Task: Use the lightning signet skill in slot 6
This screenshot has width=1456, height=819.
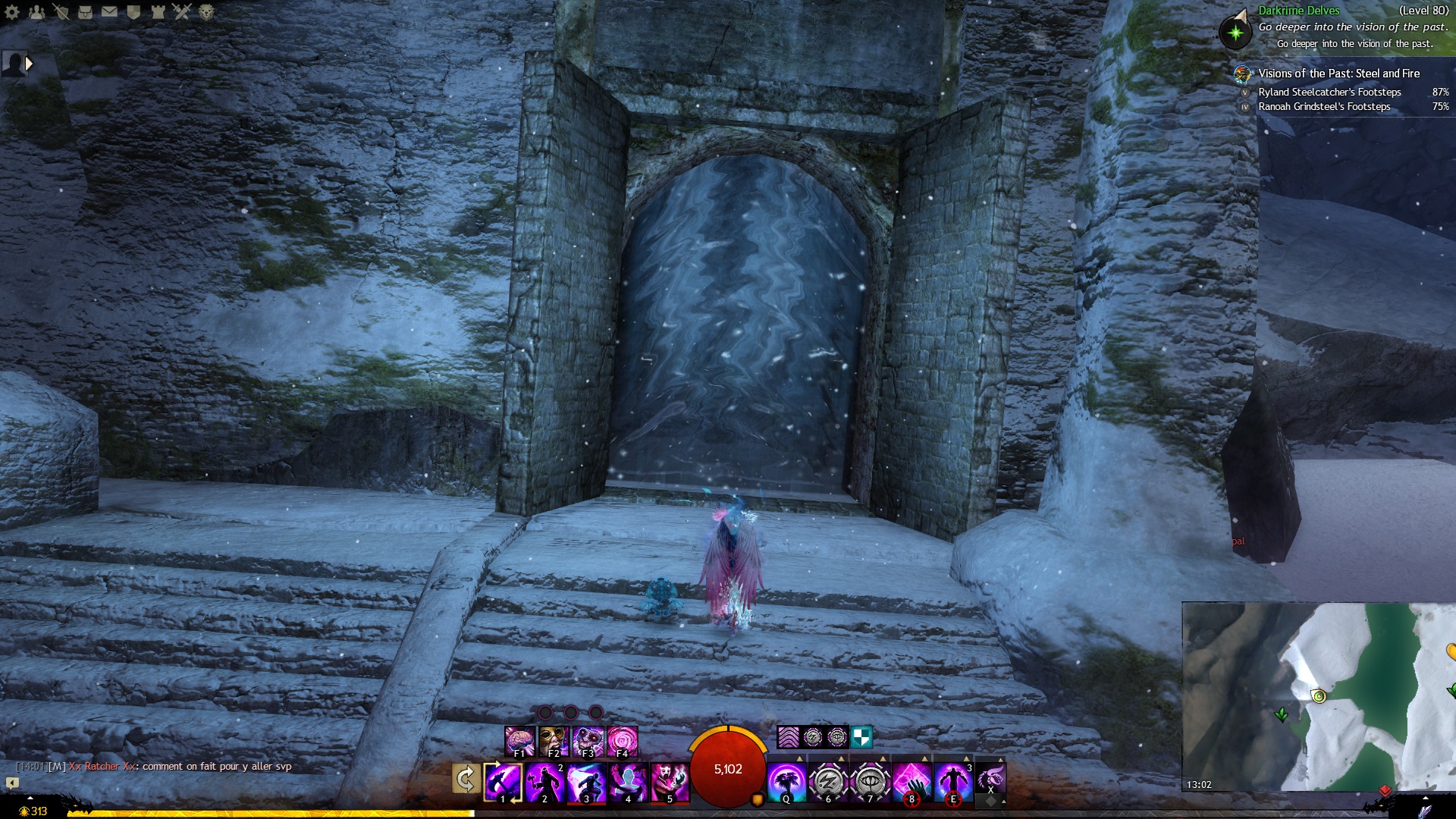Action: tap(828, 782)
